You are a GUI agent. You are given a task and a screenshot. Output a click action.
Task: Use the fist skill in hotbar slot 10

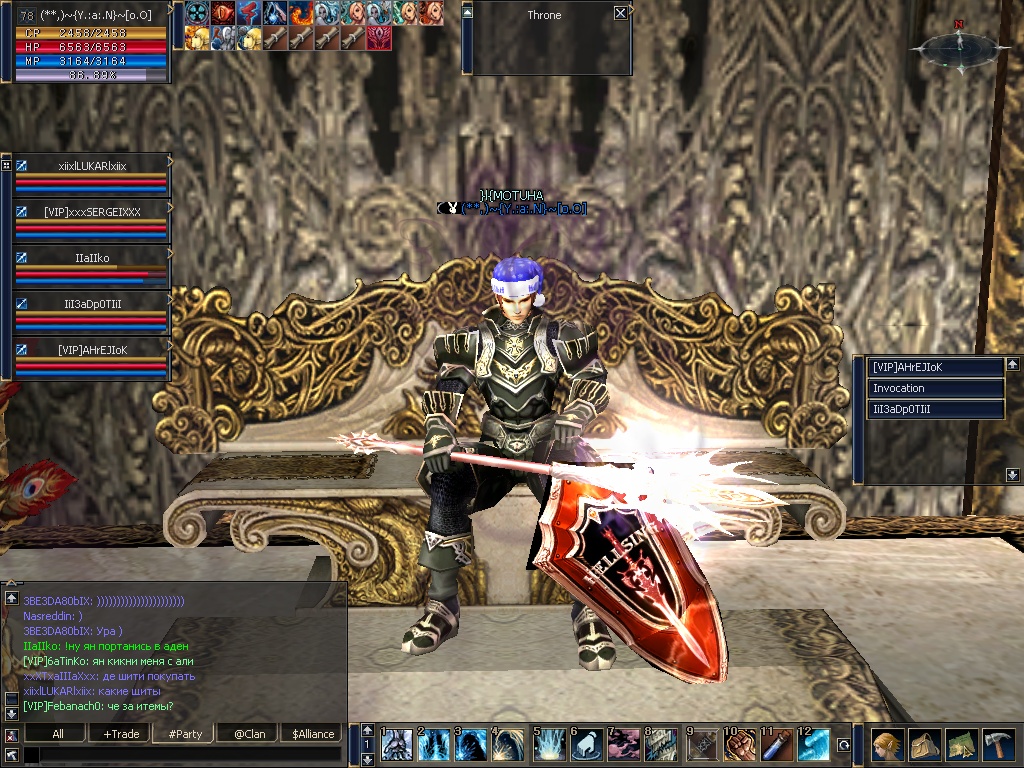[x=741, y=746]
